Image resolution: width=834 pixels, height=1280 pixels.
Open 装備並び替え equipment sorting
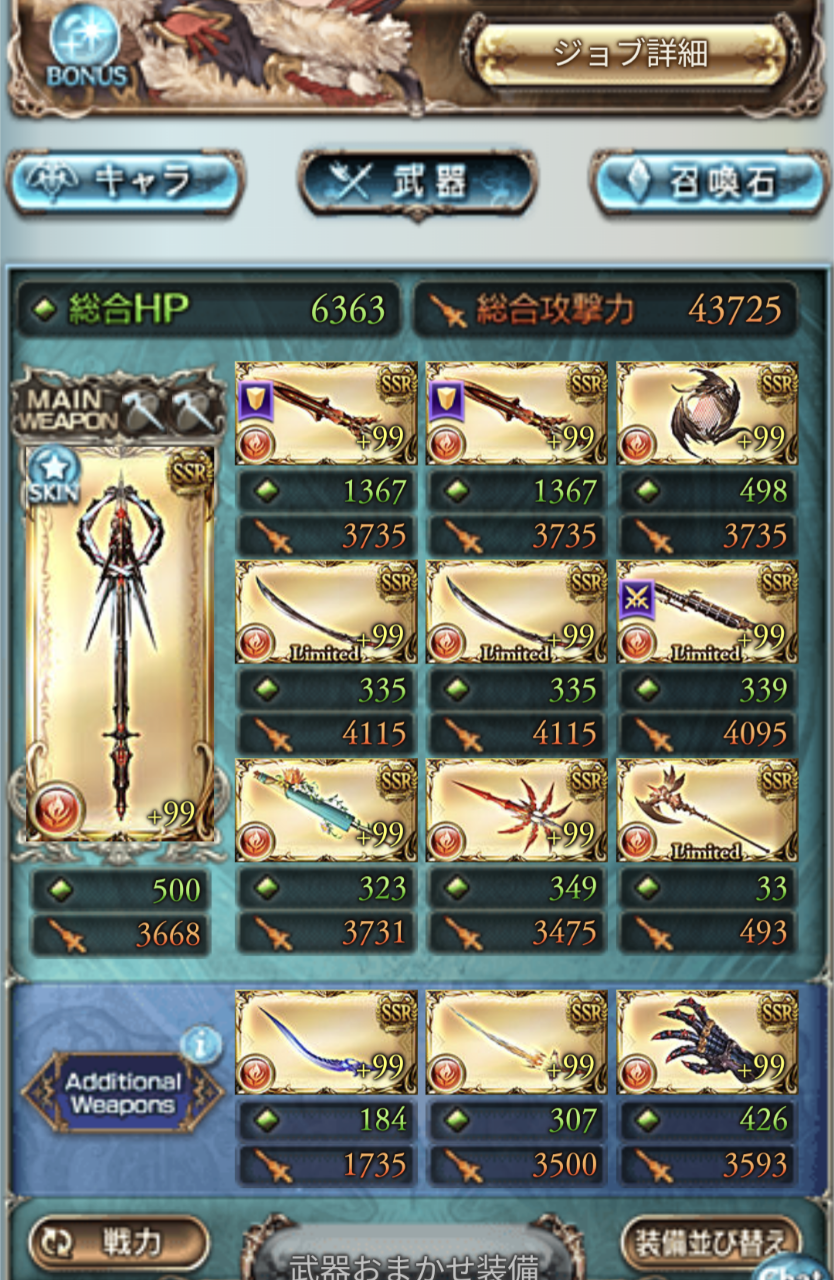[711, 1244]
